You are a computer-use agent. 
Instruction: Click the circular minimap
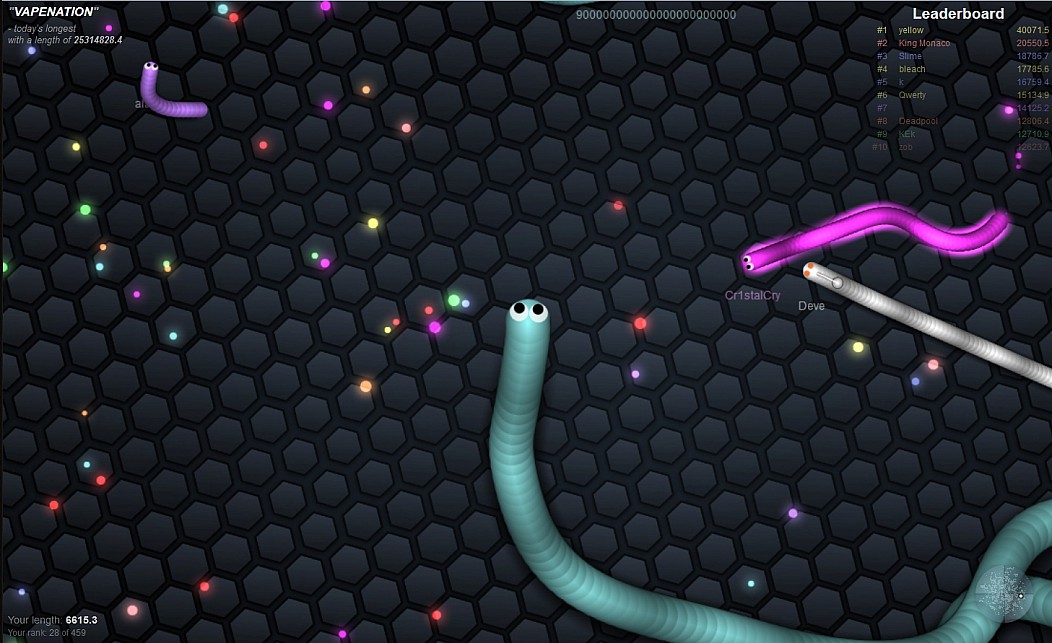[x=1004, y=594]
